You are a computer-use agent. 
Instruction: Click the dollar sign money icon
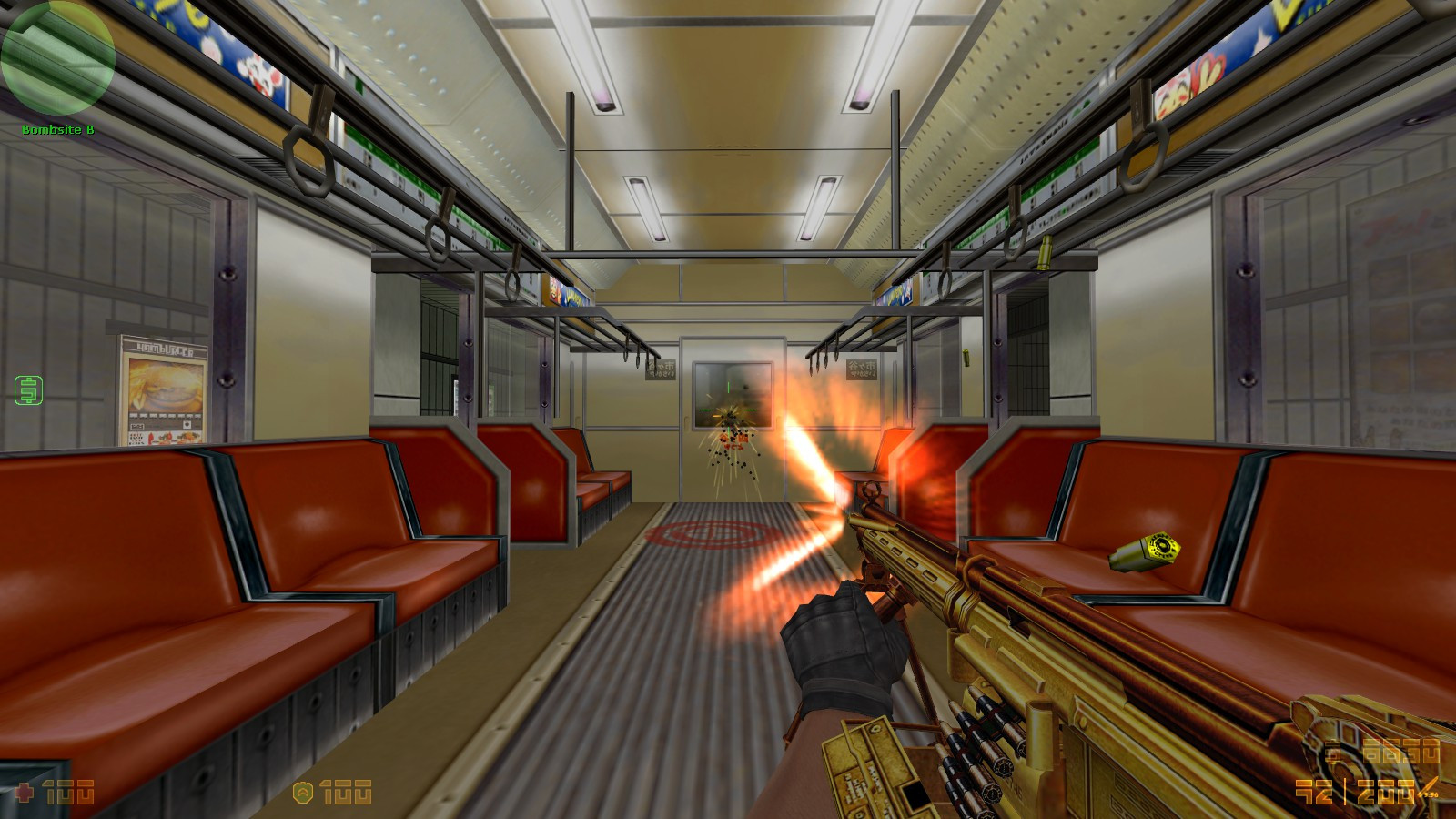[x=1330, y=750]
